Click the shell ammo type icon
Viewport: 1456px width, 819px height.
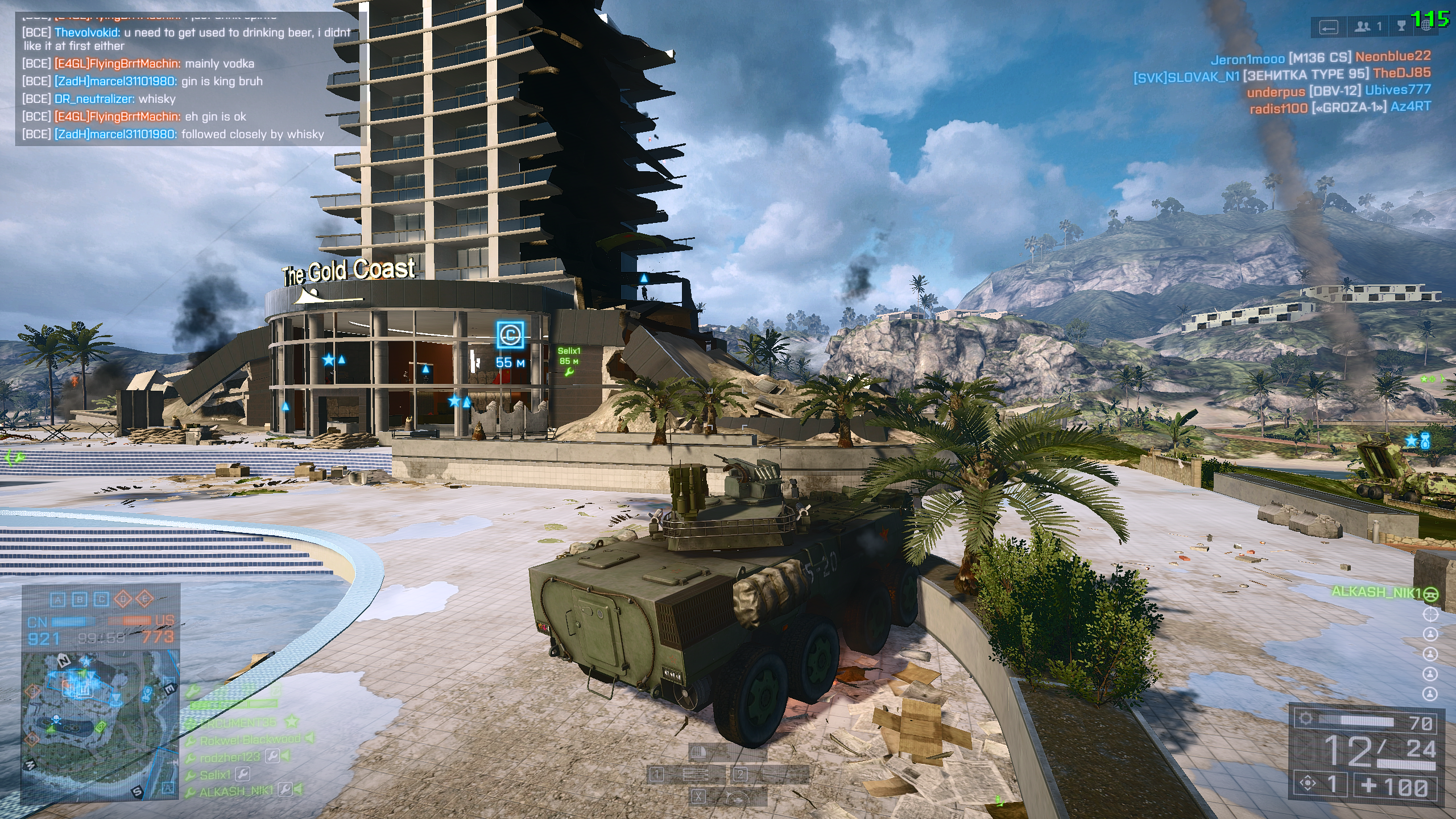tap(698, 754)
